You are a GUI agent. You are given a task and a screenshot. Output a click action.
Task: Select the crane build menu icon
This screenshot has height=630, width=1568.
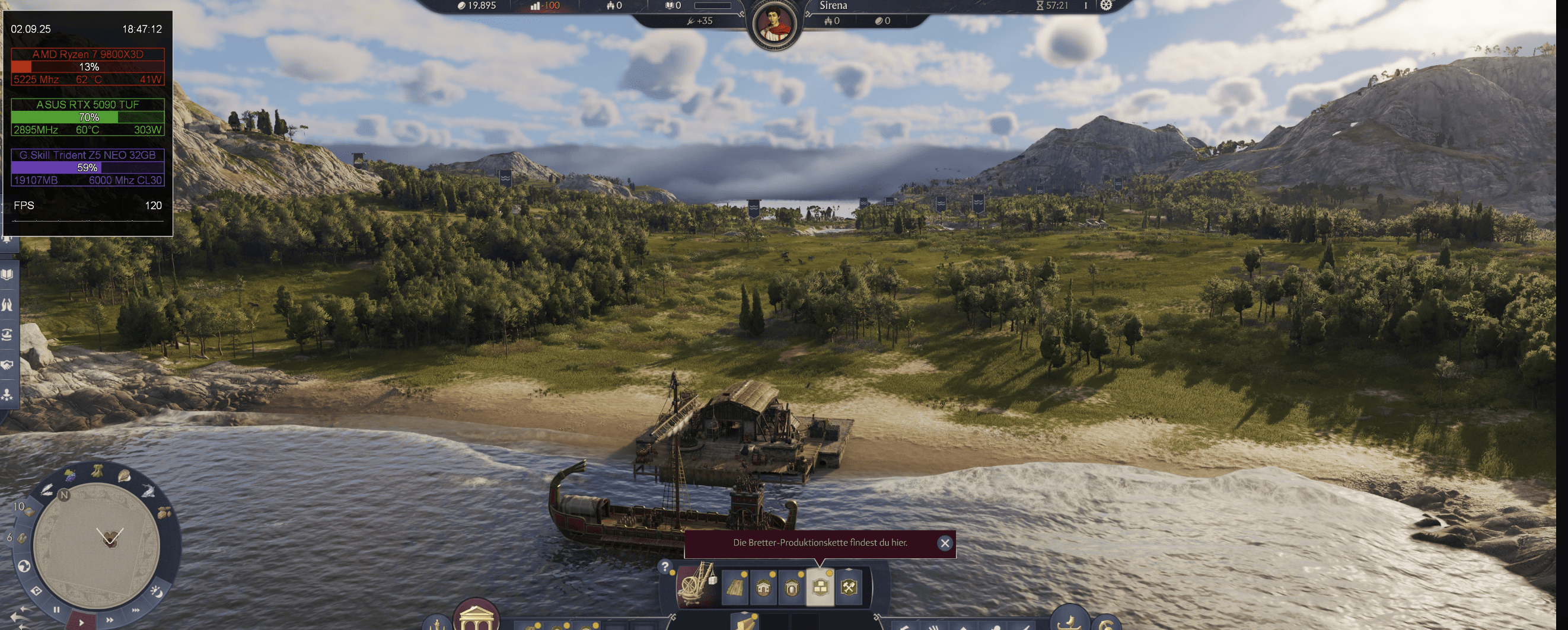[x=697, y=586]
